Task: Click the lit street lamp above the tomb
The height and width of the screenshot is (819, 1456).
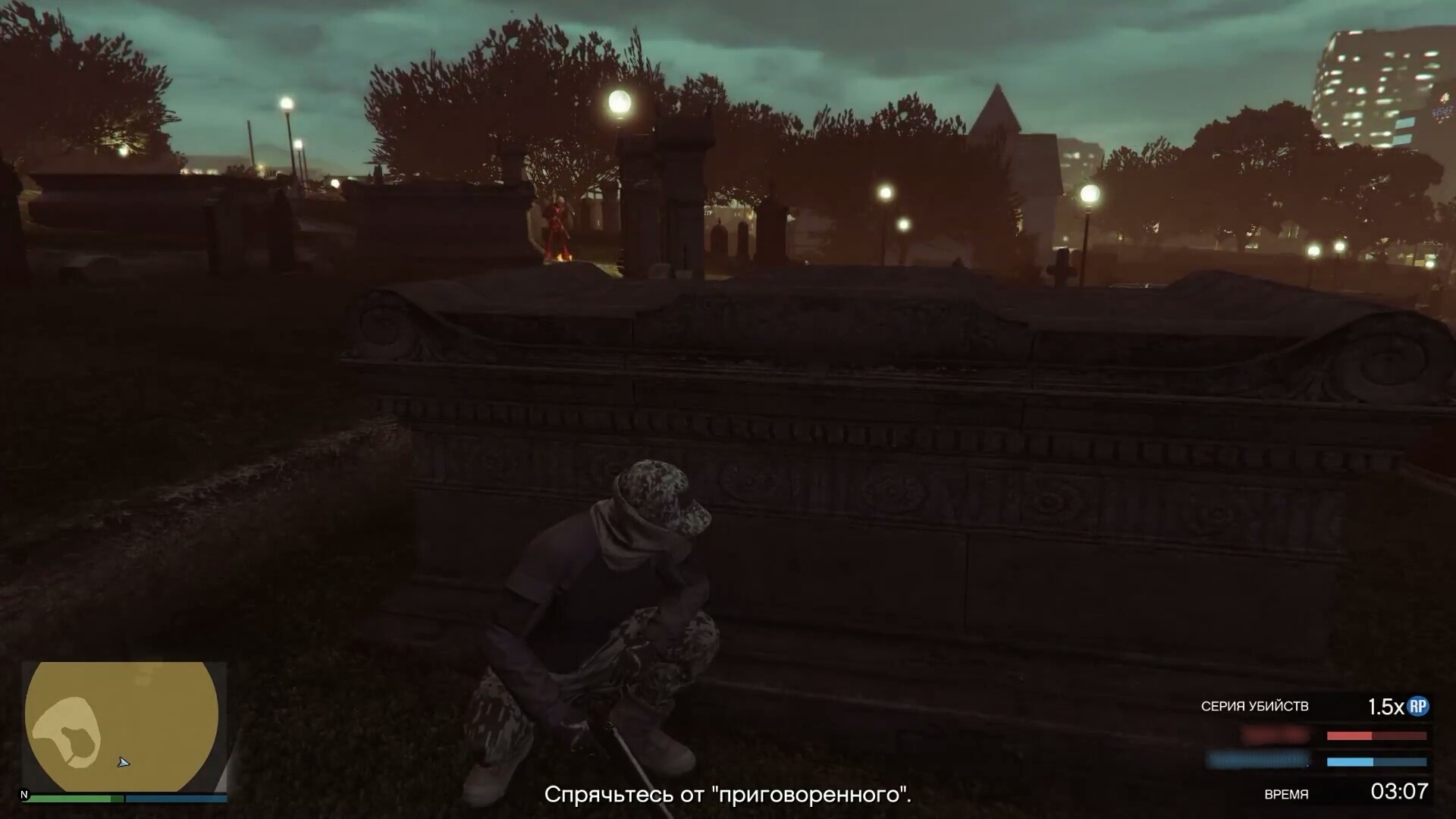Action: coord(618,102)
